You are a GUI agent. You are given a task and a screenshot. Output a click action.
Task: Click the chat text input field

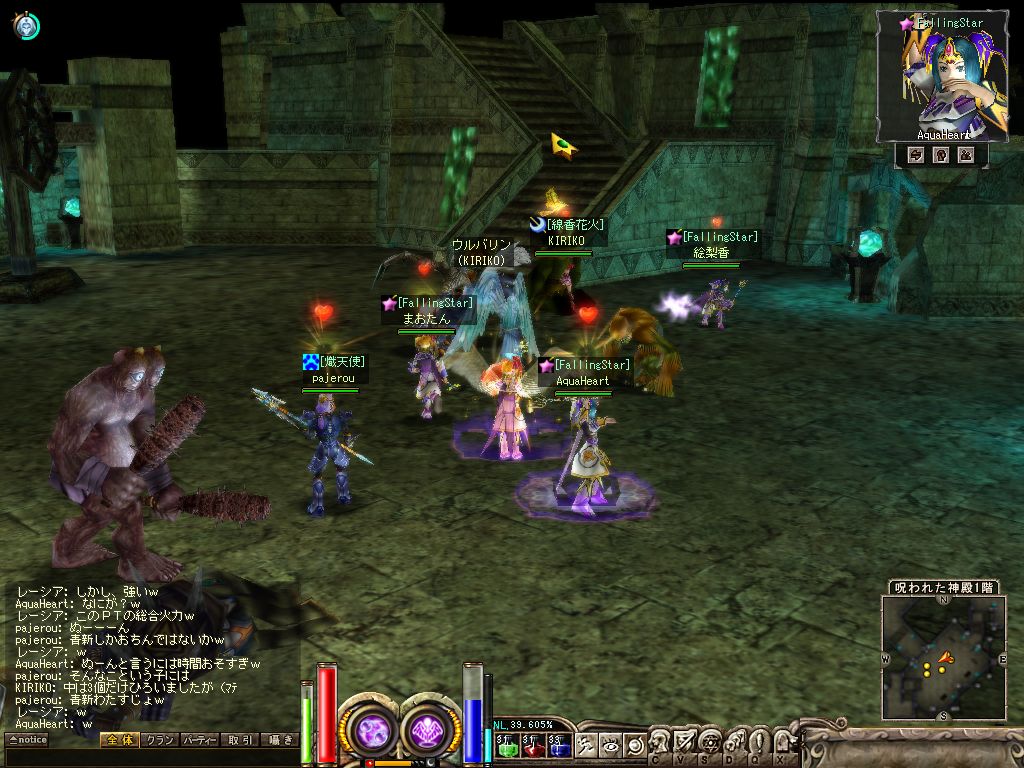(x=150, y=758)
